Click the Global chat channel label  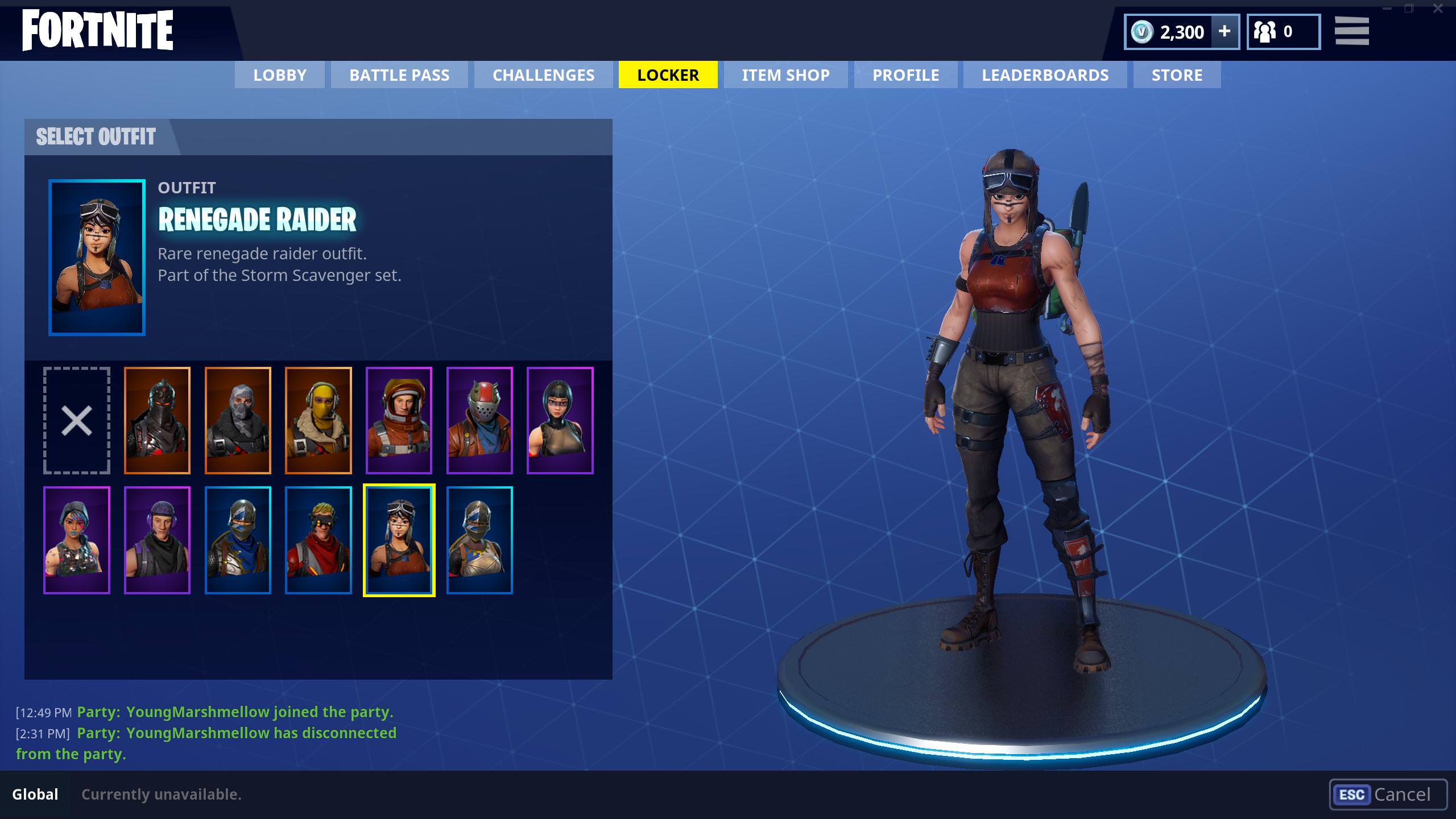(x=36, y=794)
